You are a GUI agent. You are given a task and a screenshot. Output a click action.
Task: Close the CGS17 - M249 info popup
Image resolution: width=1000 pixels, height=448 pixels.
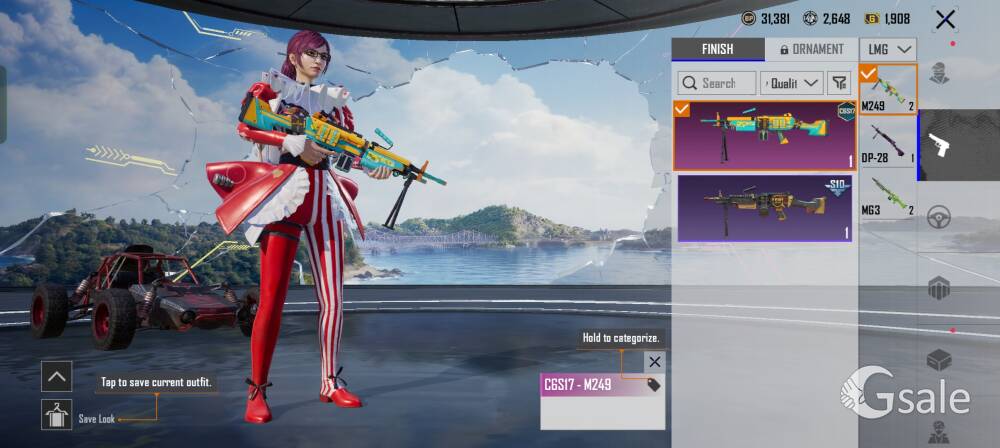pos(654,362)
